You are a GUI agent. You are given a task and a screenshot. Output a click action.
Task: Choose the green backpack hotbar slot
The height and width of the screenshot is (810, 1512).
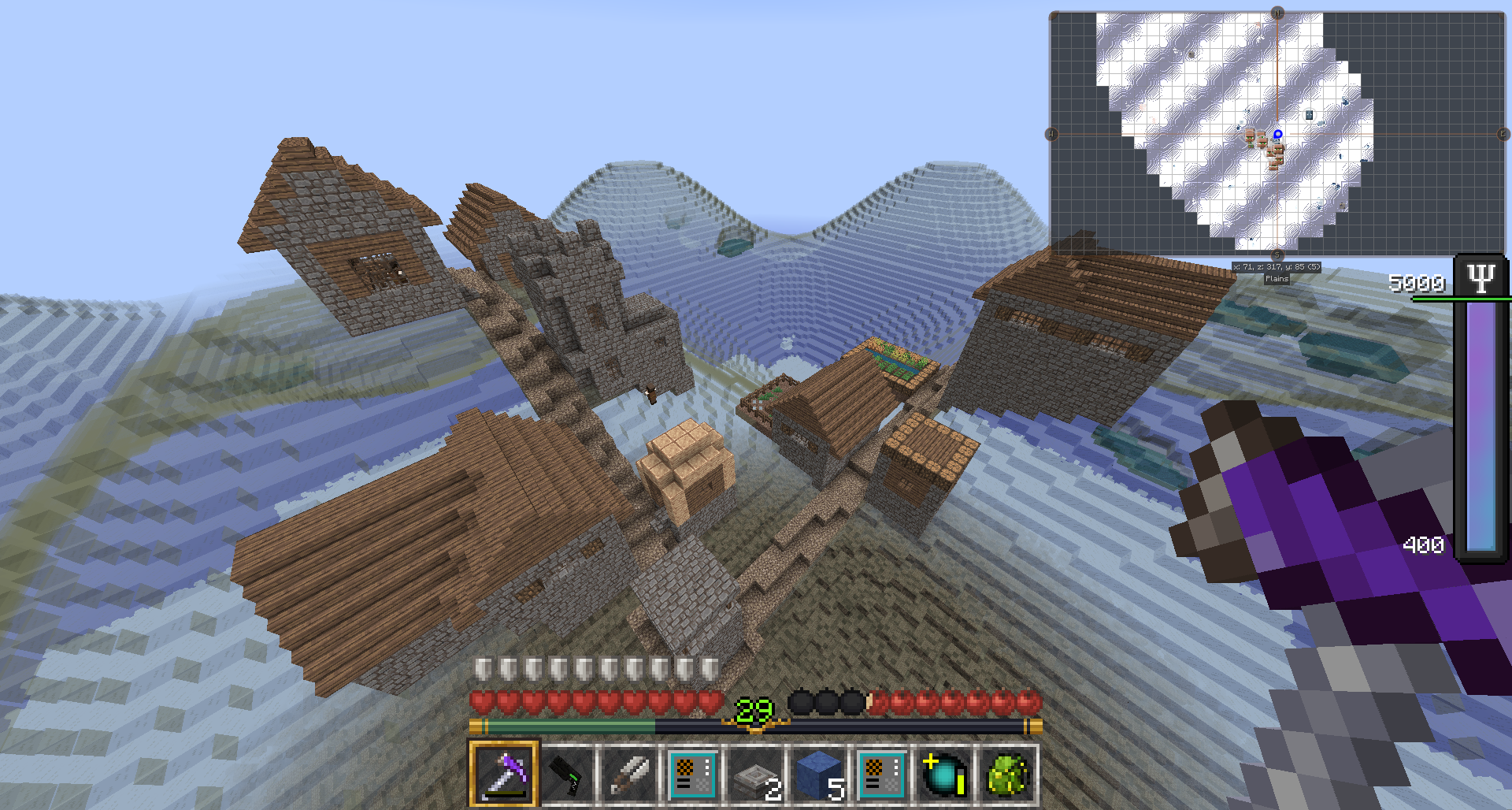click(x=1006, y=775)
